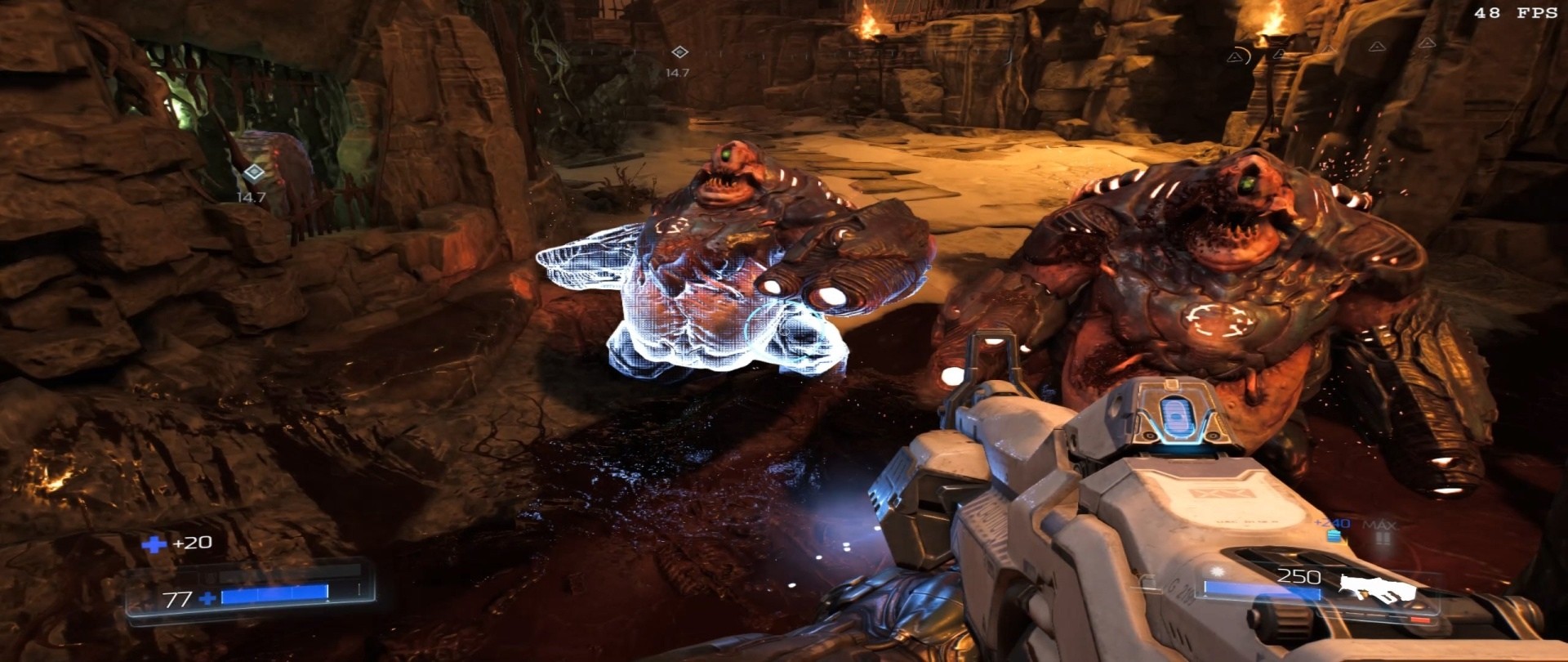Click the diamond waypoint marker labeled 14.7

[x=680, y=51]
